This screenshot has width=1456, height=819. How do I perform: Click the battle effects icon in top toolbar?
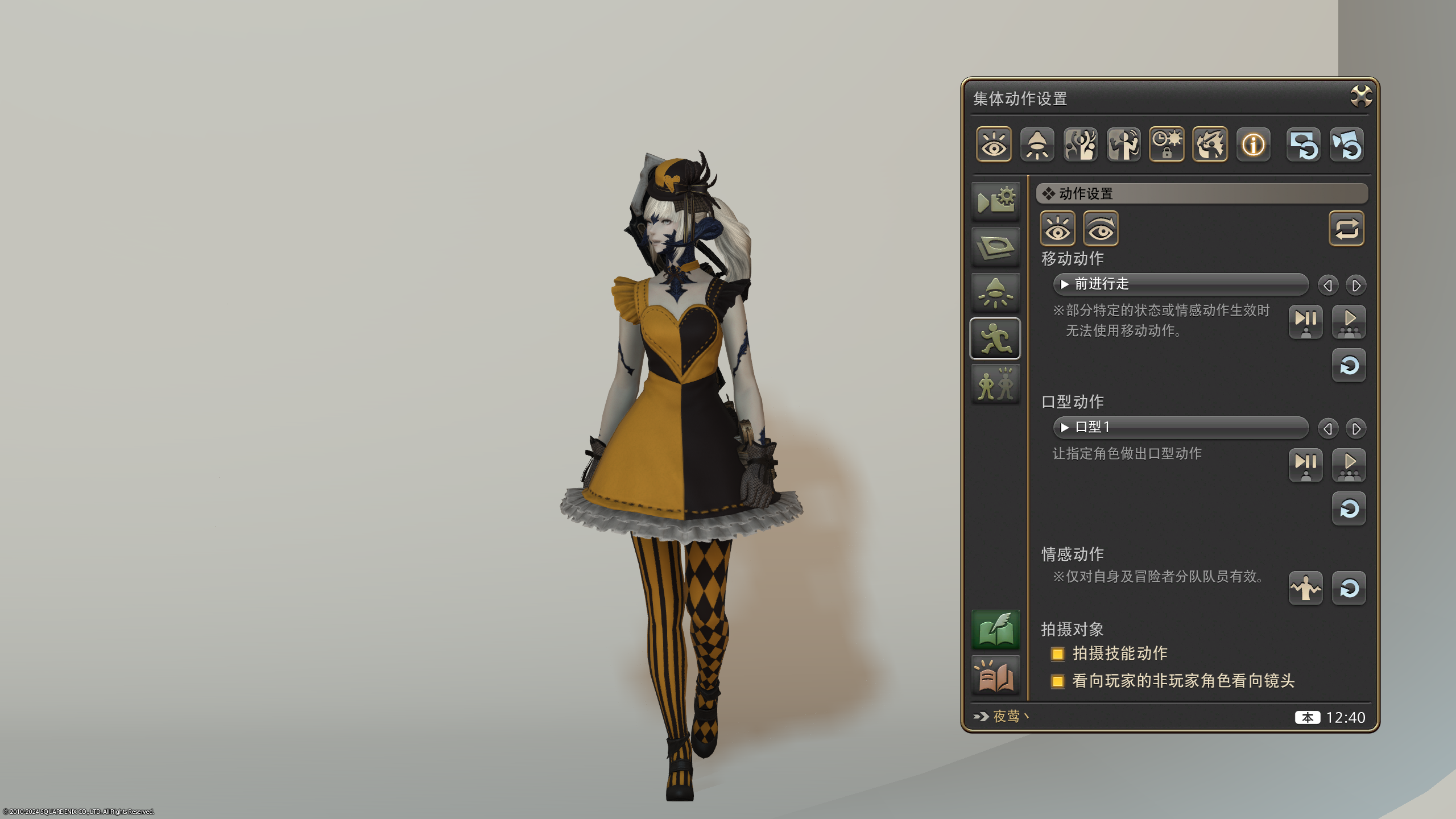coord(1210,145)
